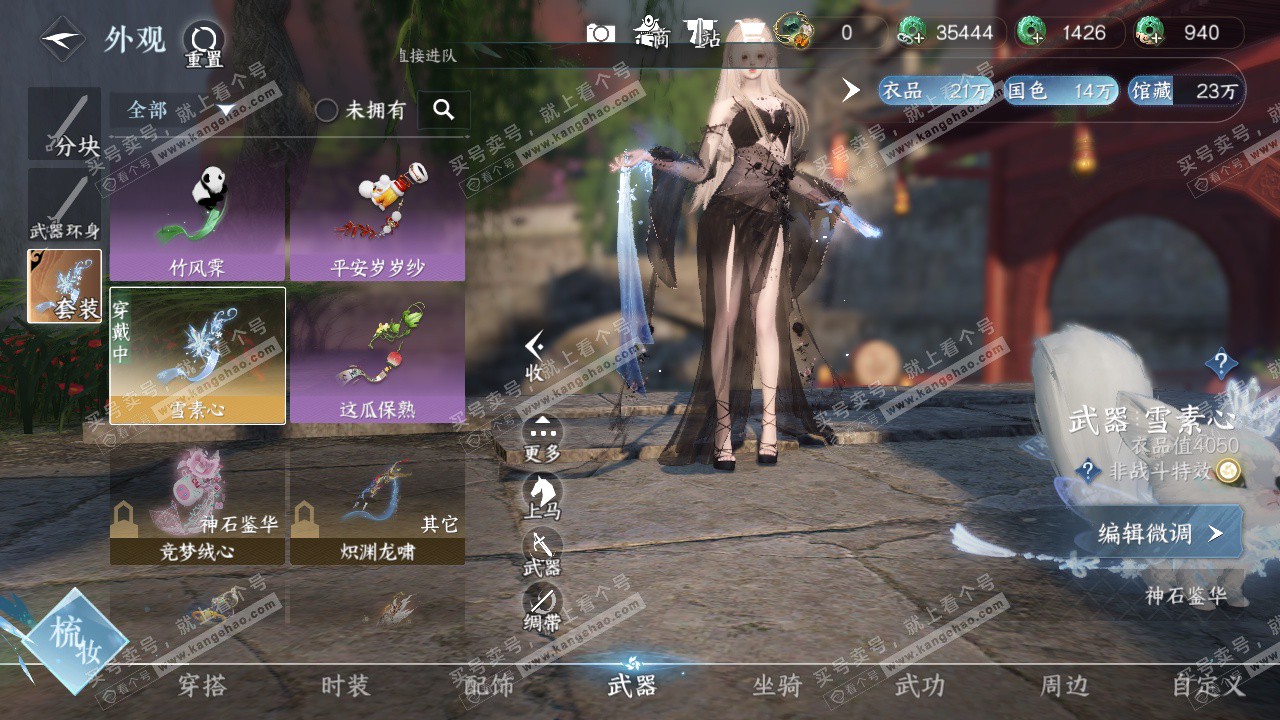Image resolution: width=1280 pixels, height=720 pixels.
Task: Select the 竹风霁 weapon skin
Action: (x=197, y=222)
